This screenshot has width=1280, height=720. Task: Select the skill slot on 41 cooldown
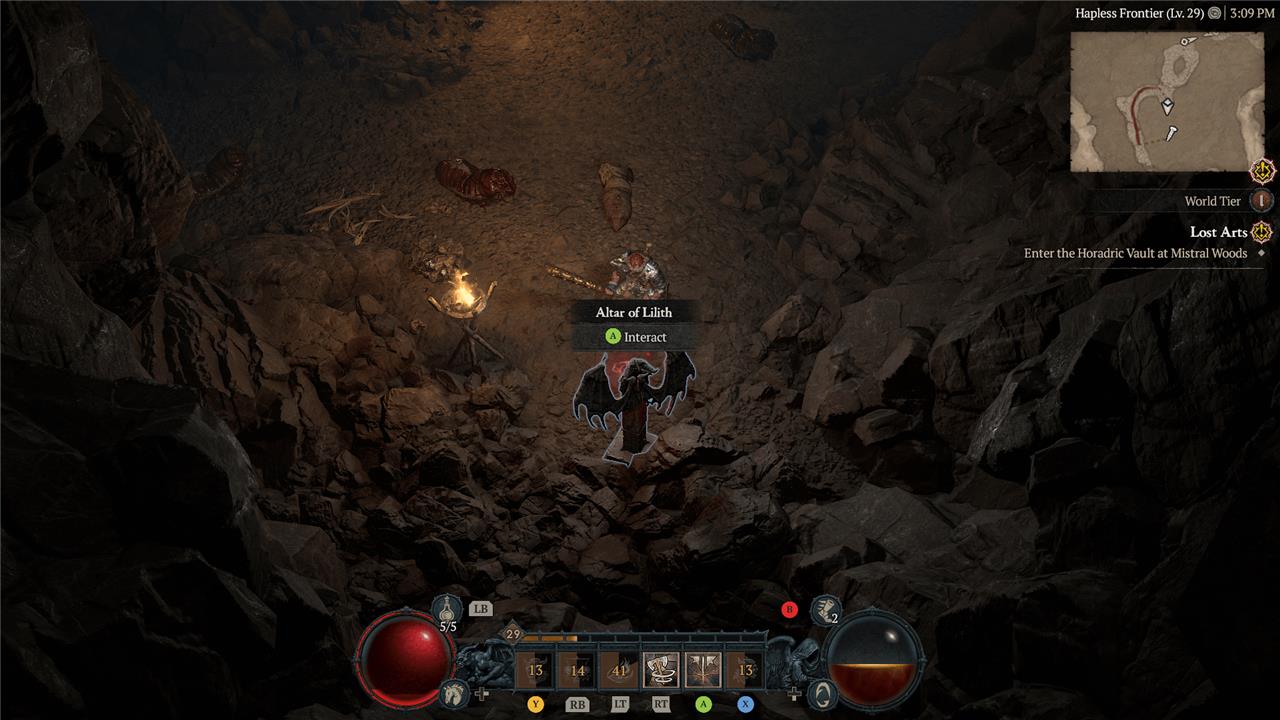pyautogui.click(x=619, y=670)
